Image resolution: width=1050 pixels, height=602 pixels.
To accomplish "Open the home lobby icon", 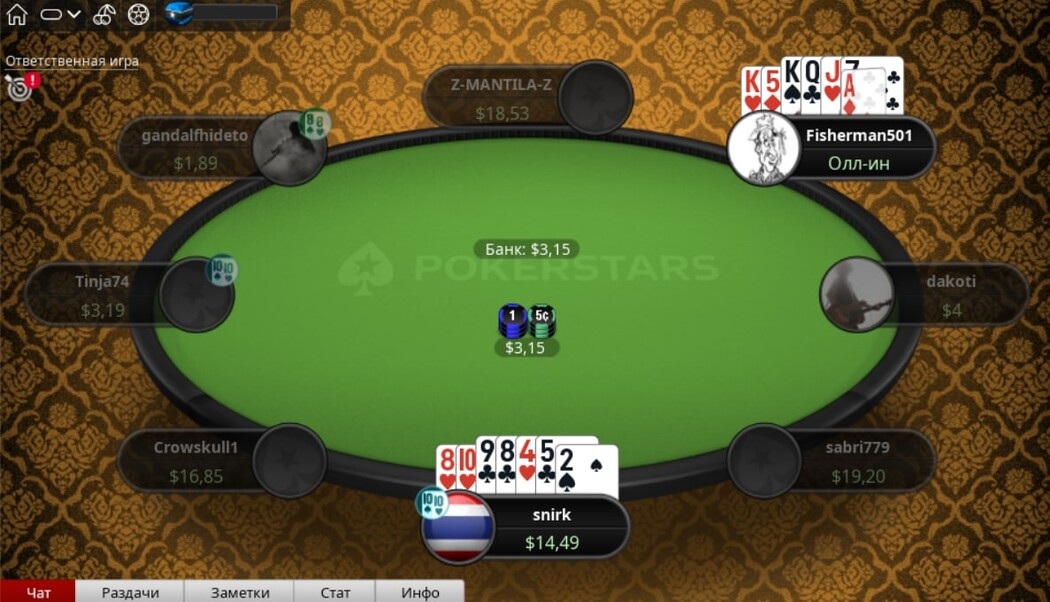I will [16, 14].
